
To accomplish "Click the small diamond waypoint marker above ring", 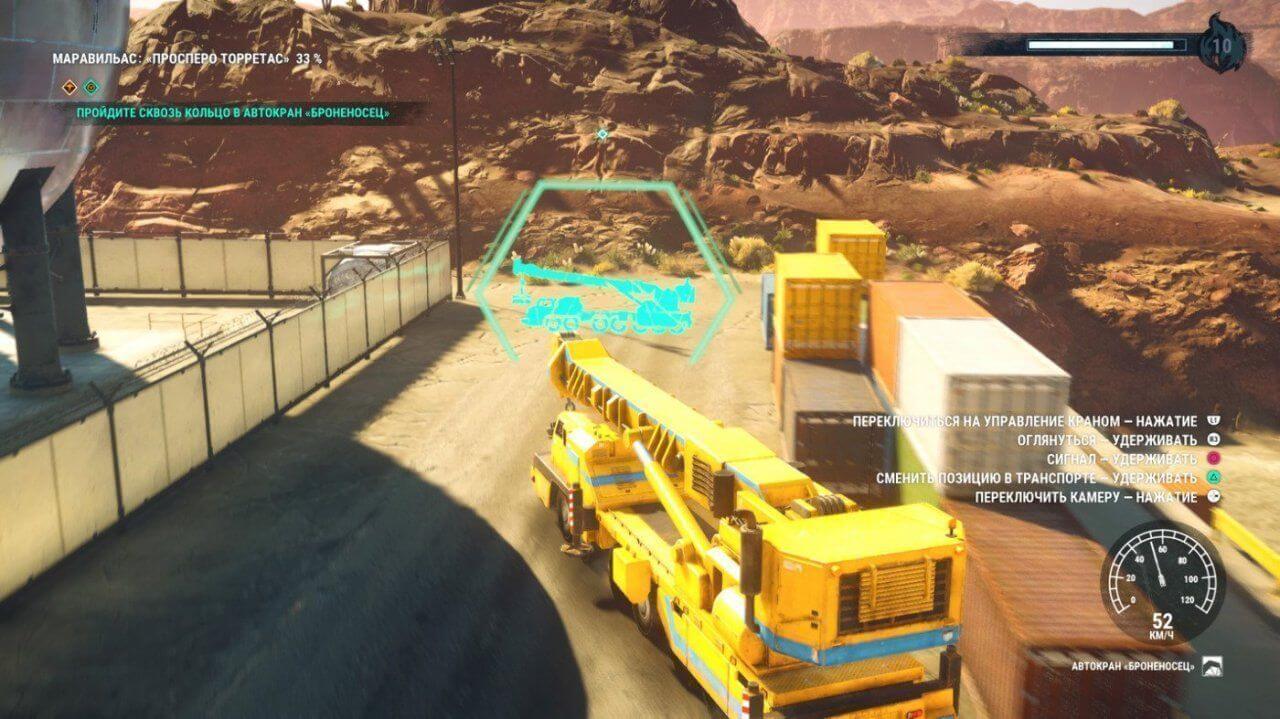I will coord(602,133).
